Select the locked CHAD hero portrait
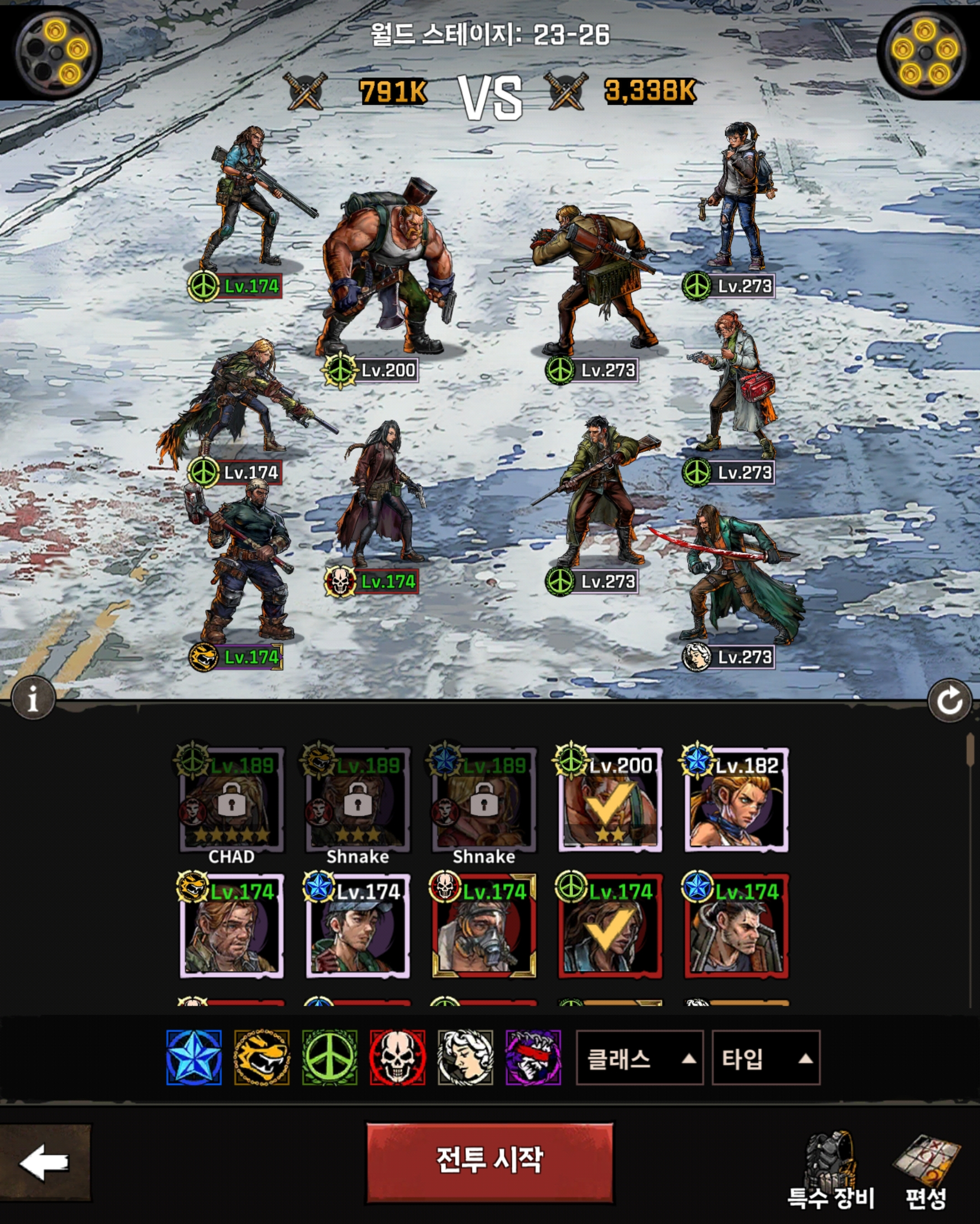This screenshot has width=980, height=1224. click(x=232, y=800)
